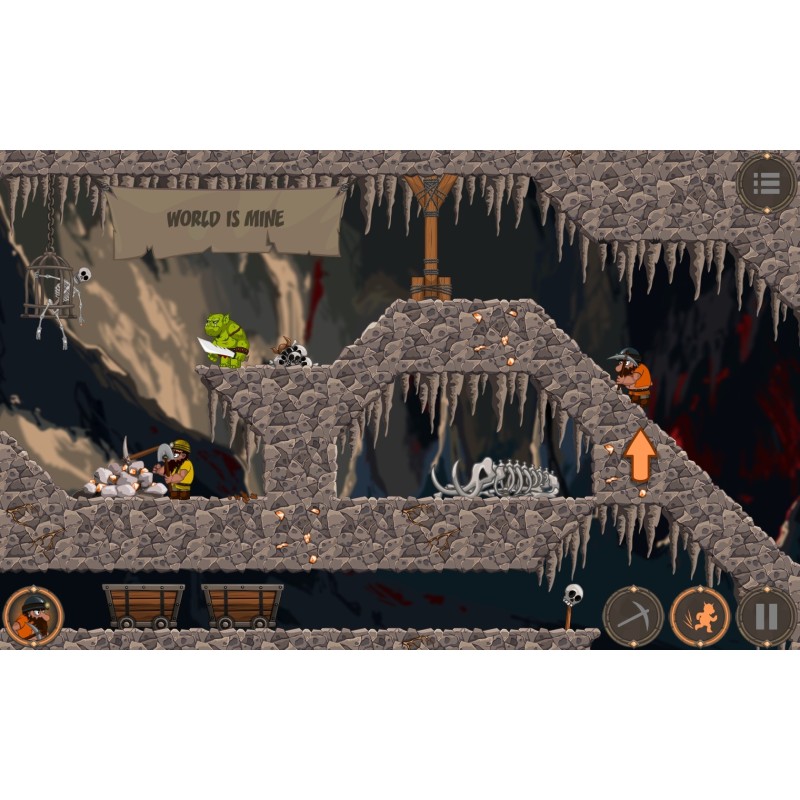The height and width of the screenshot is (800, 800).
Task: Activate the pickaxe dig action
Action: 633,616
